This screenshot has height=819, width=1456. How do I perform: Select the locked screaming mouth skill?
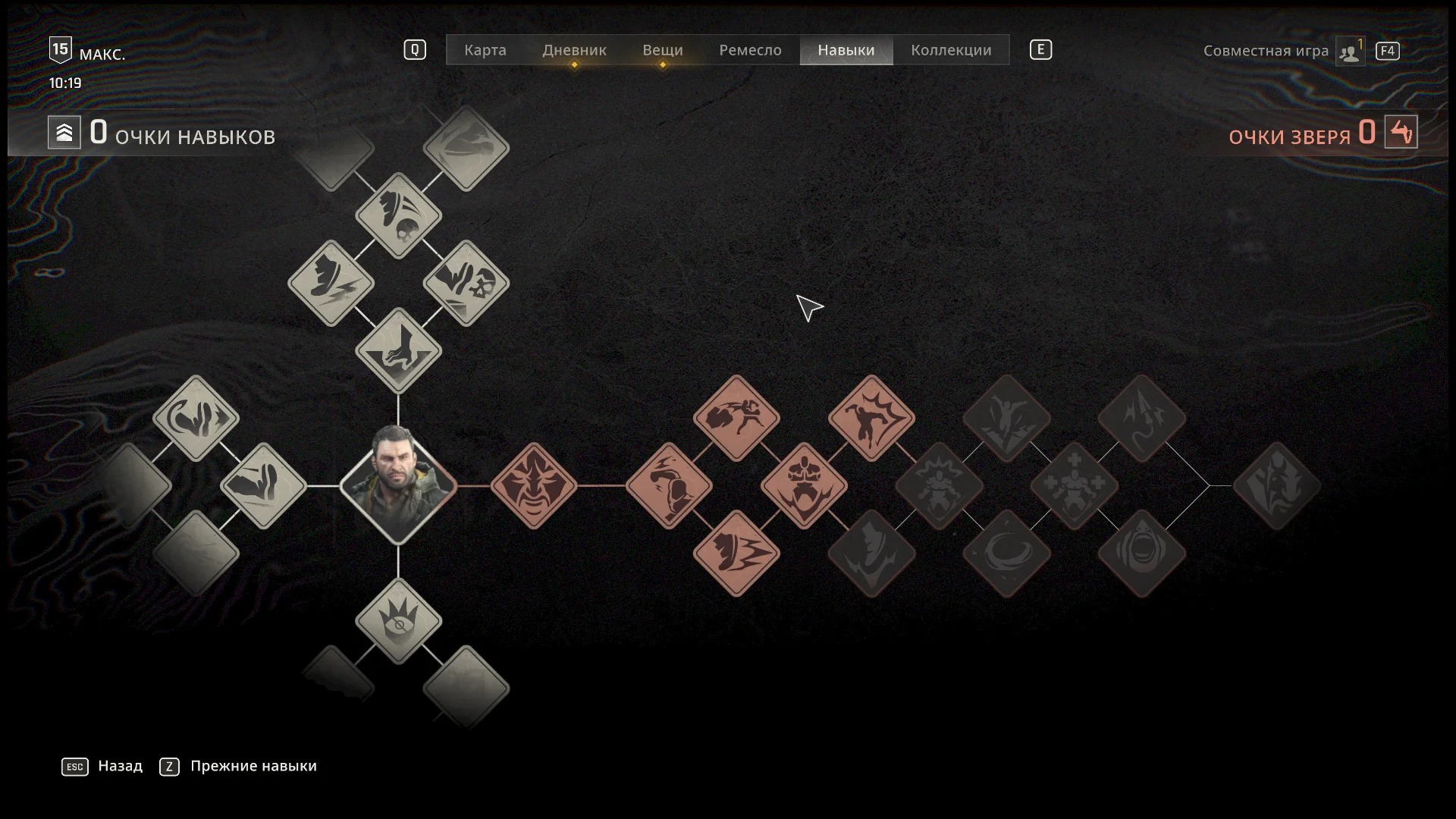pyautogui.click(x=1141, y=553)
